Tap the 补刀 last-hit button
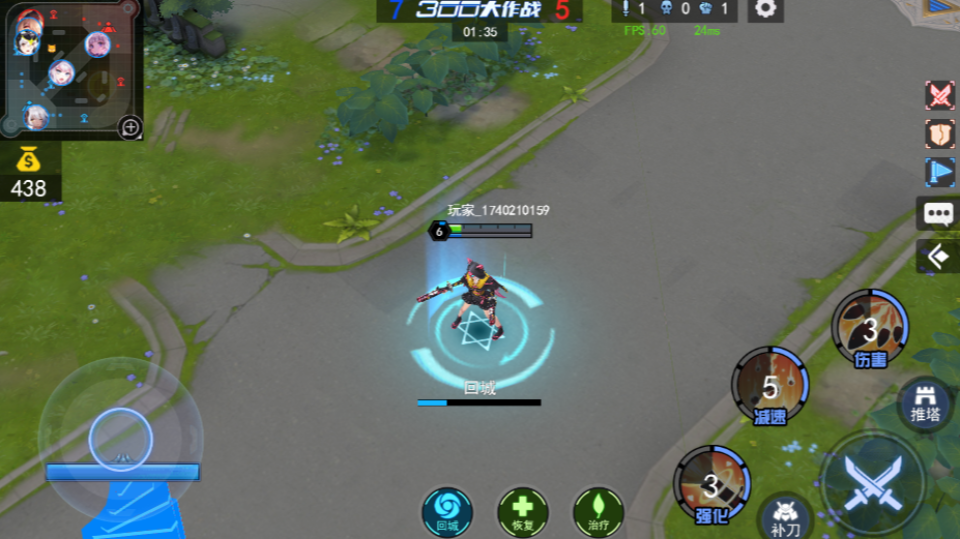 (x=785, y=516)
